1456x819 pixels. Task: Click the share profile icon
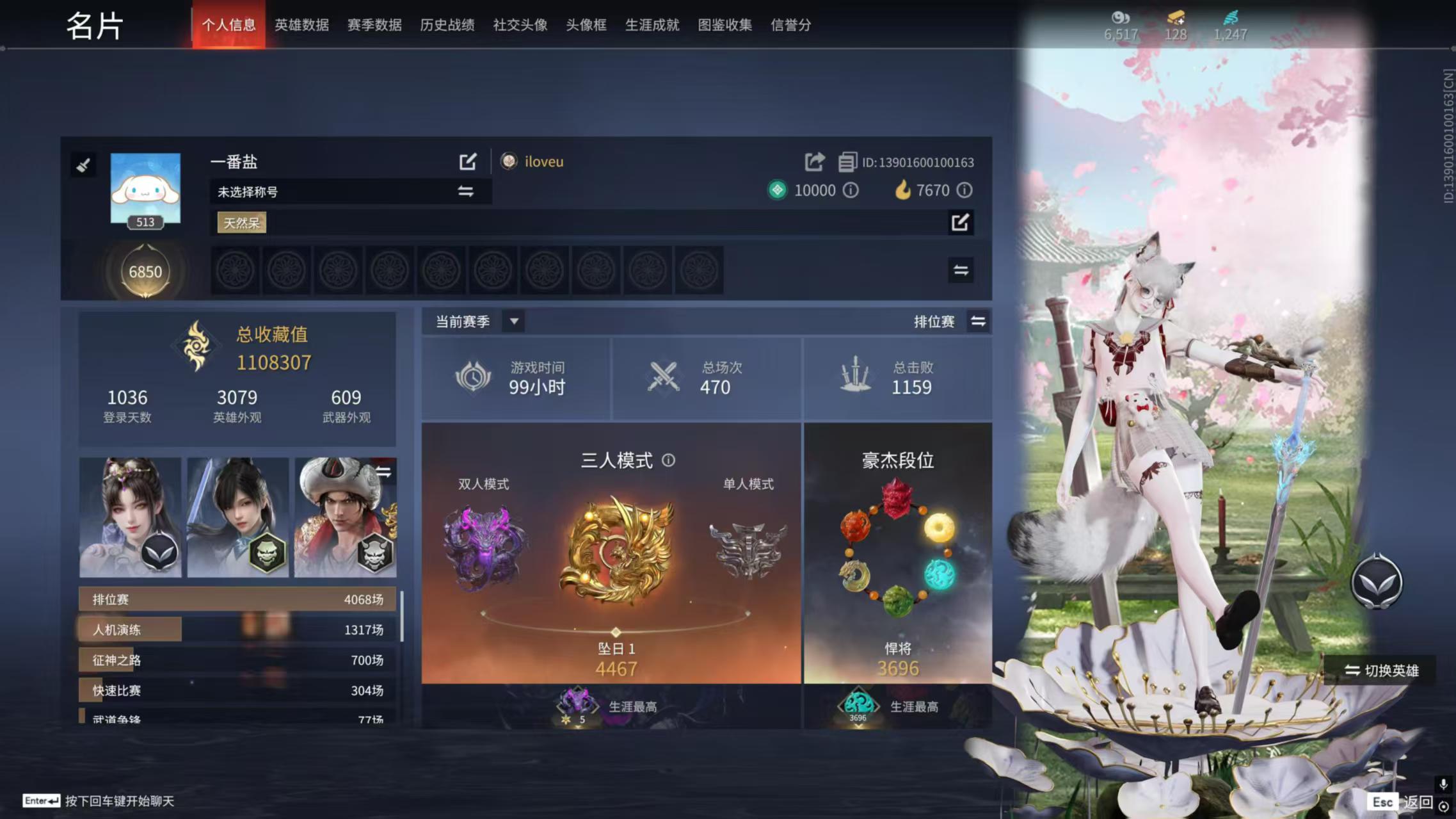coord(814,161)
